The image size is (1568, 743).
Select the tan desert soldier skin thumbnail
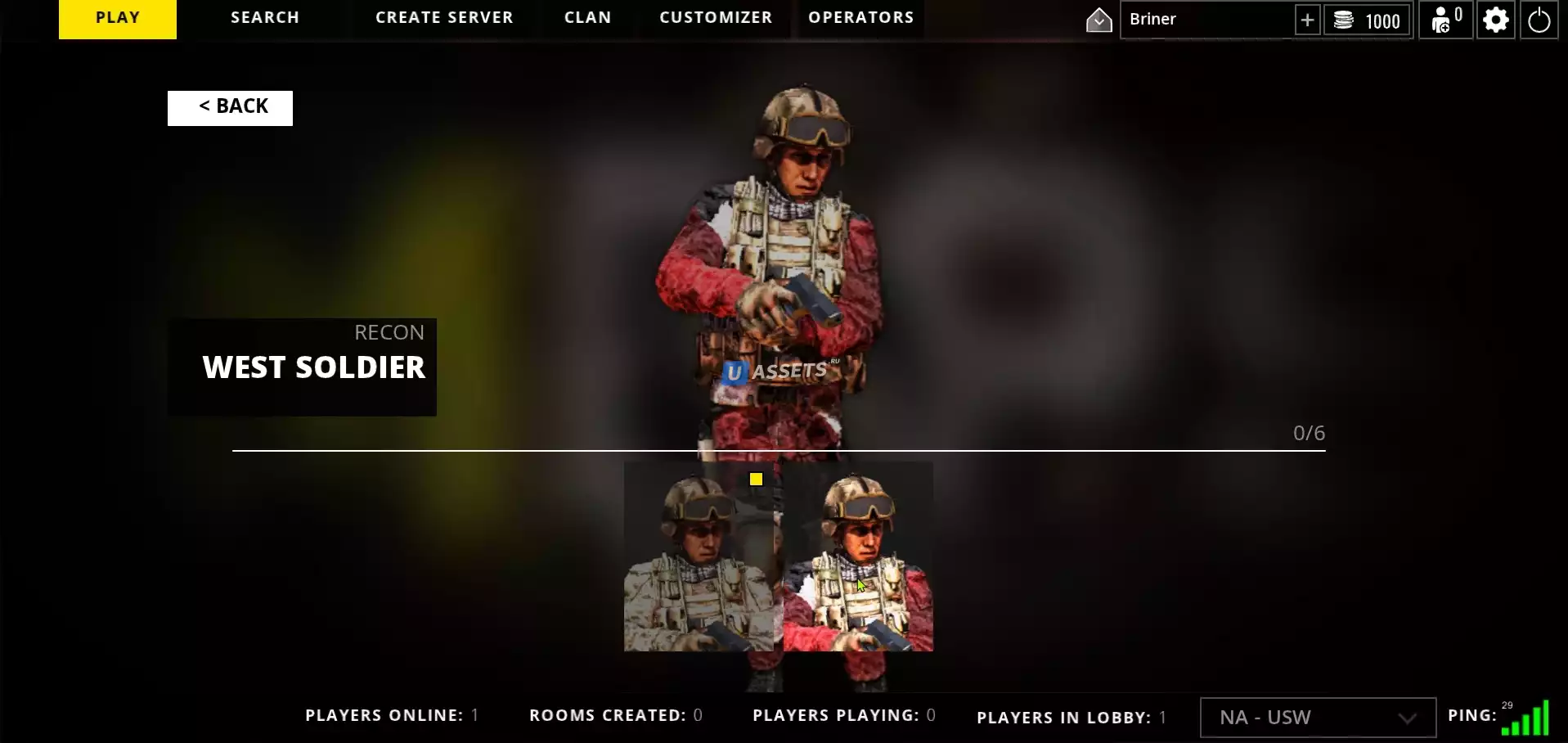click(x=698, y=557)
